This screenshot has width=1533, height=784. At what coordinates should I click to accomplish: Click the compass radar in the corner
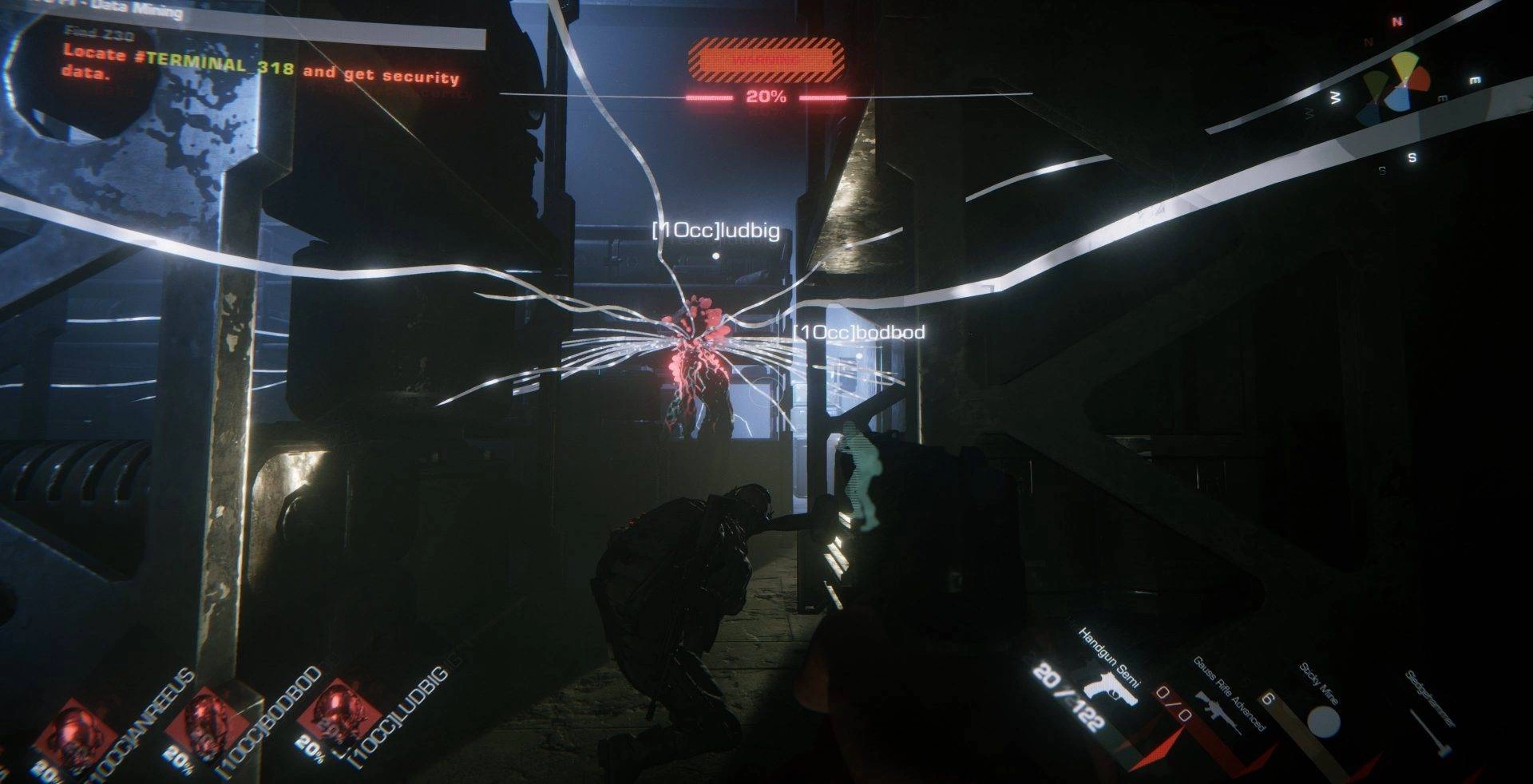click(1396, 85)
